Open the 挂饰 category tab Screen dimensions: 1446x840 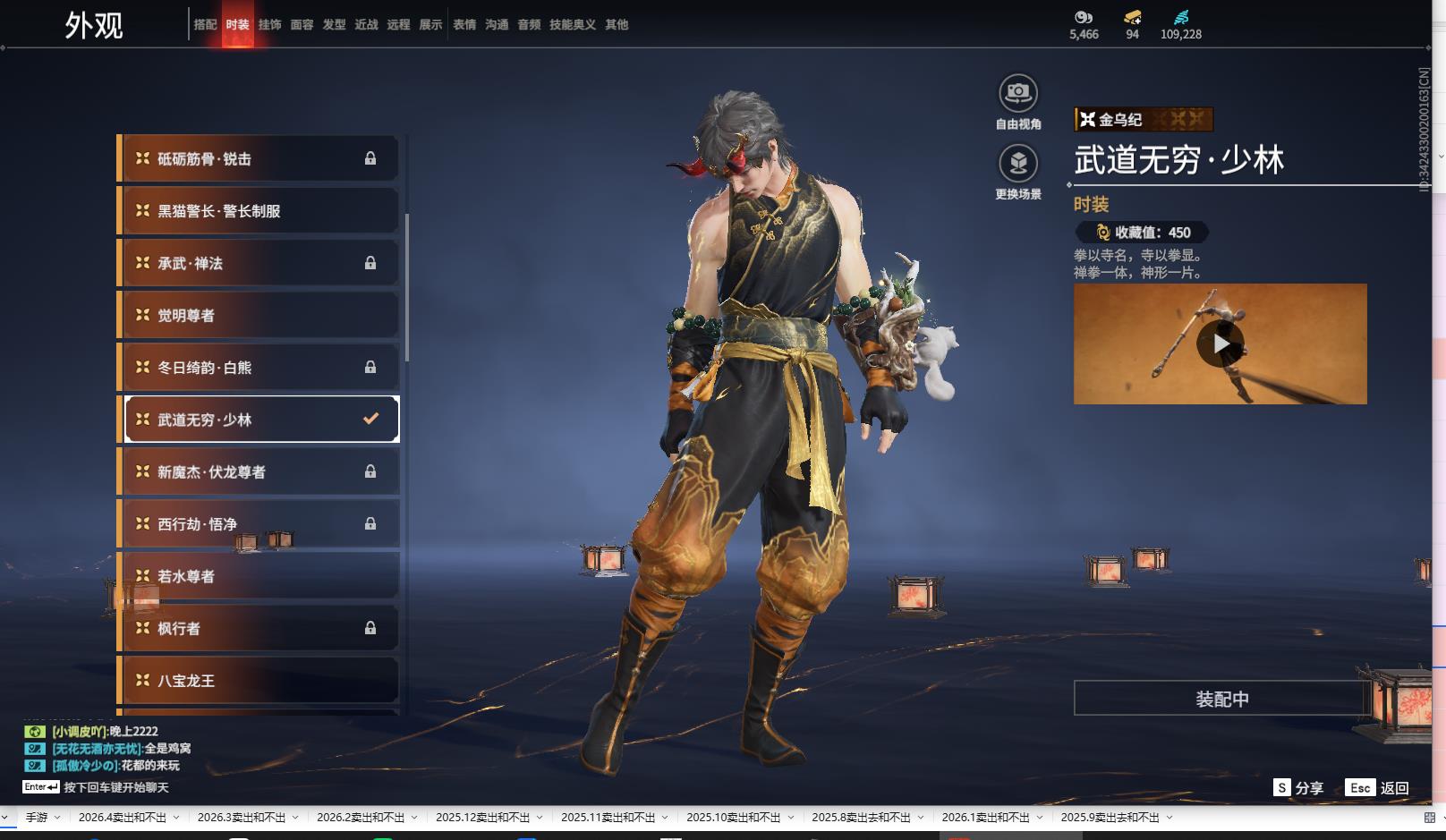pos(269,24)
